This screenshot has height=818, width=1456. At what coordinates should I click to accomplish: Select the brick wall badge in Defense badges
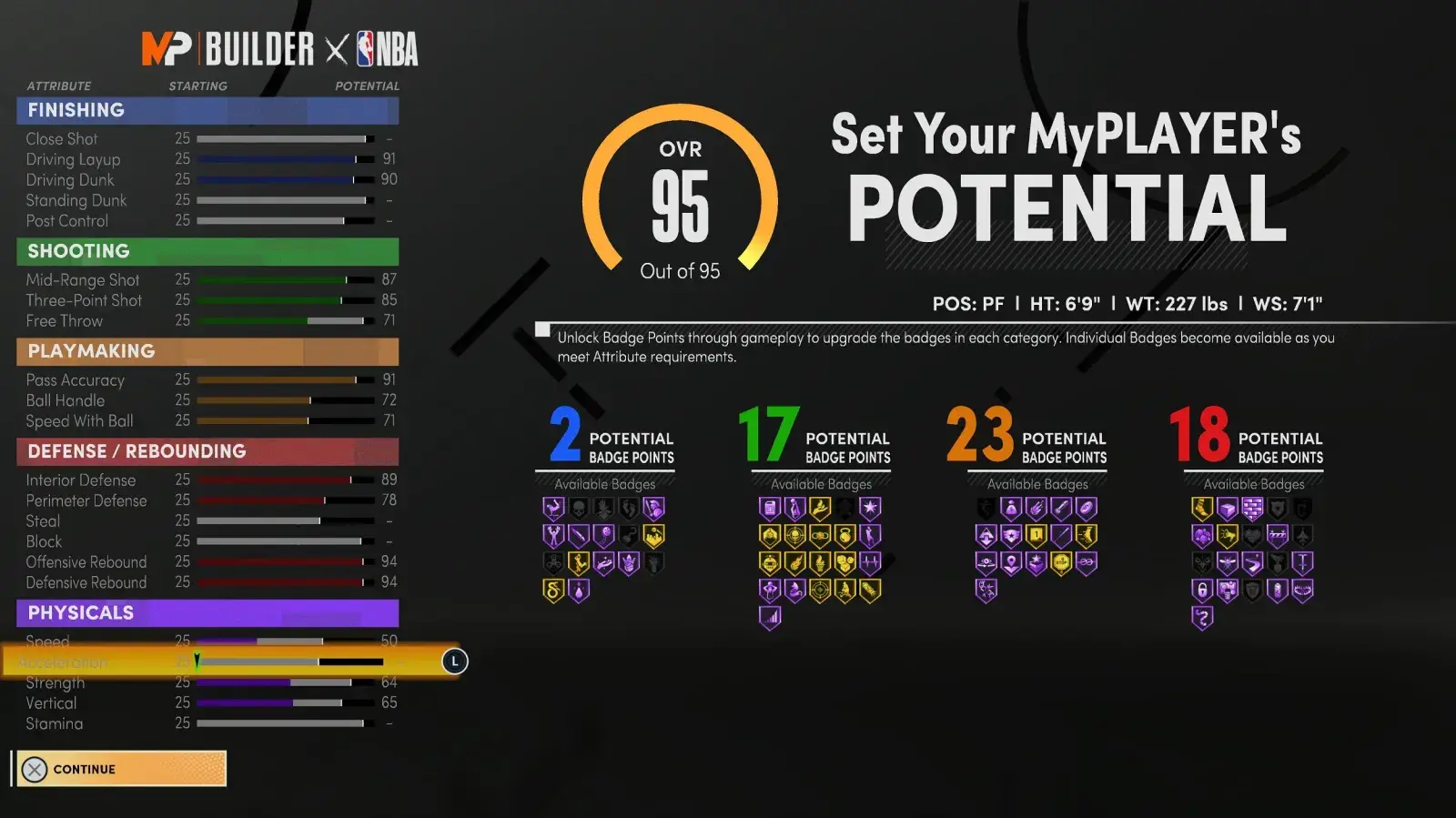1252,510
